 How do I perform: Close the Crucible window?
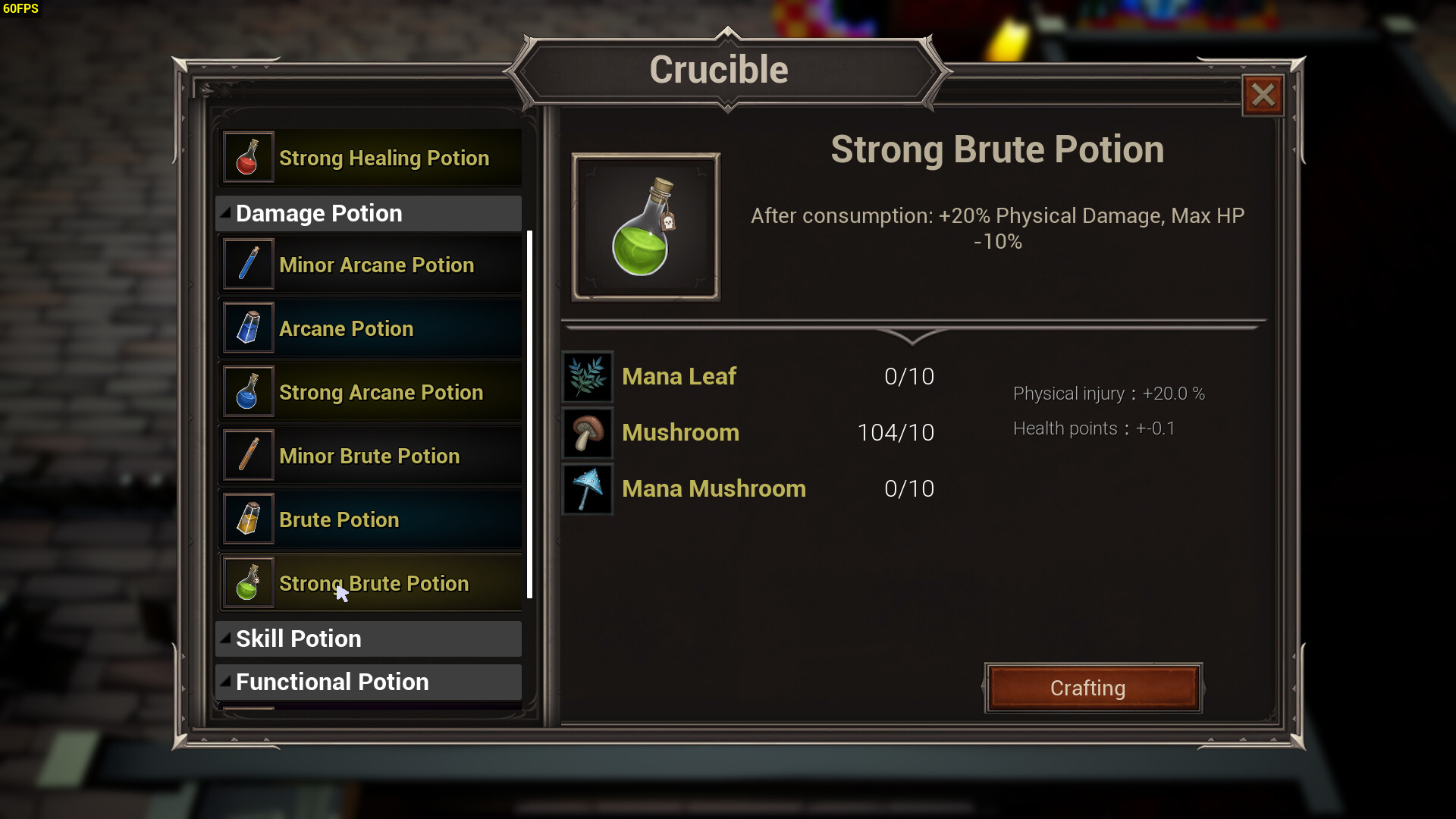[1262, 95]
